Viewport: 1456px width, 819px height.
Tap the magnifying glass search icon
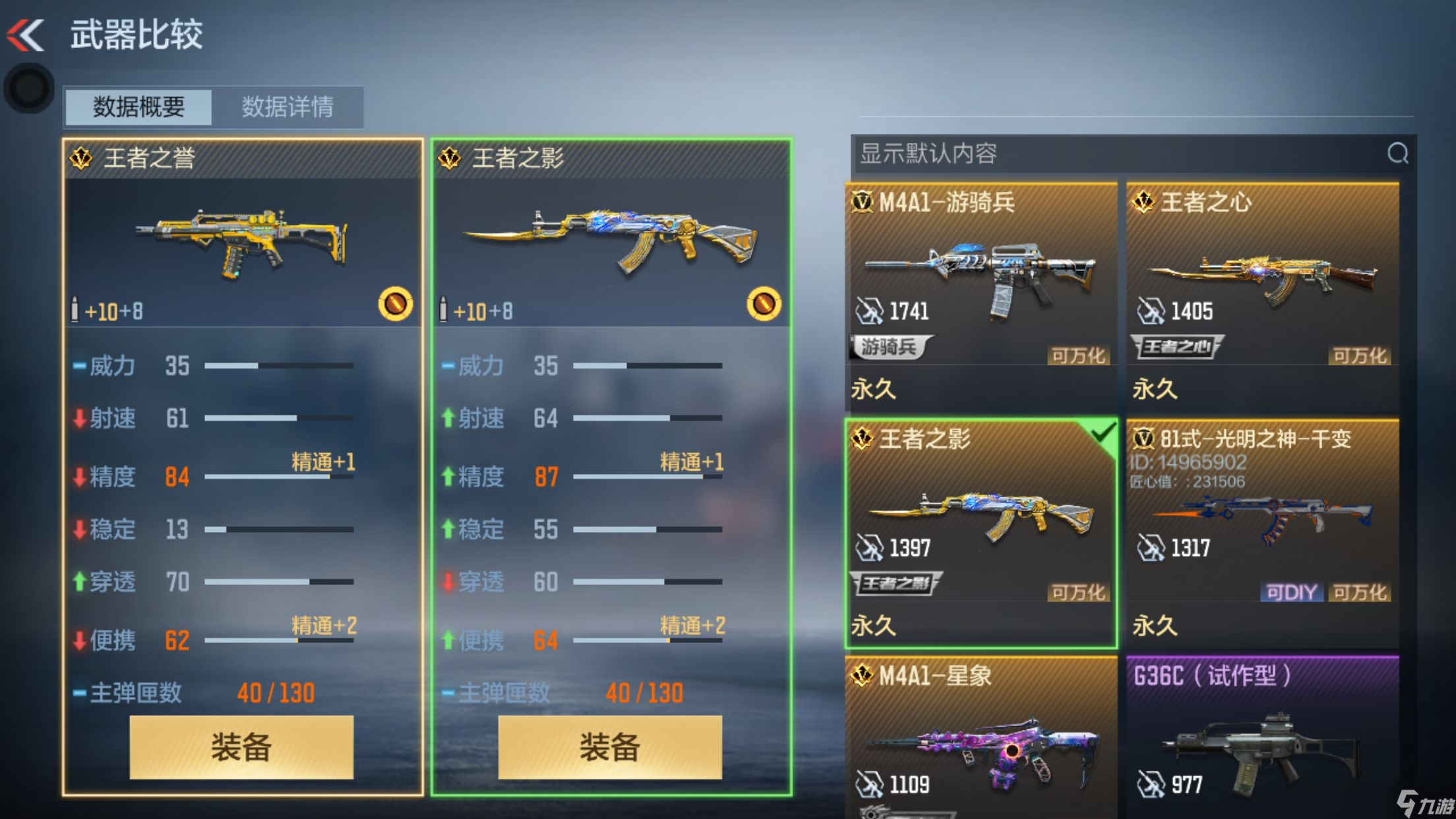(1397, 154)
